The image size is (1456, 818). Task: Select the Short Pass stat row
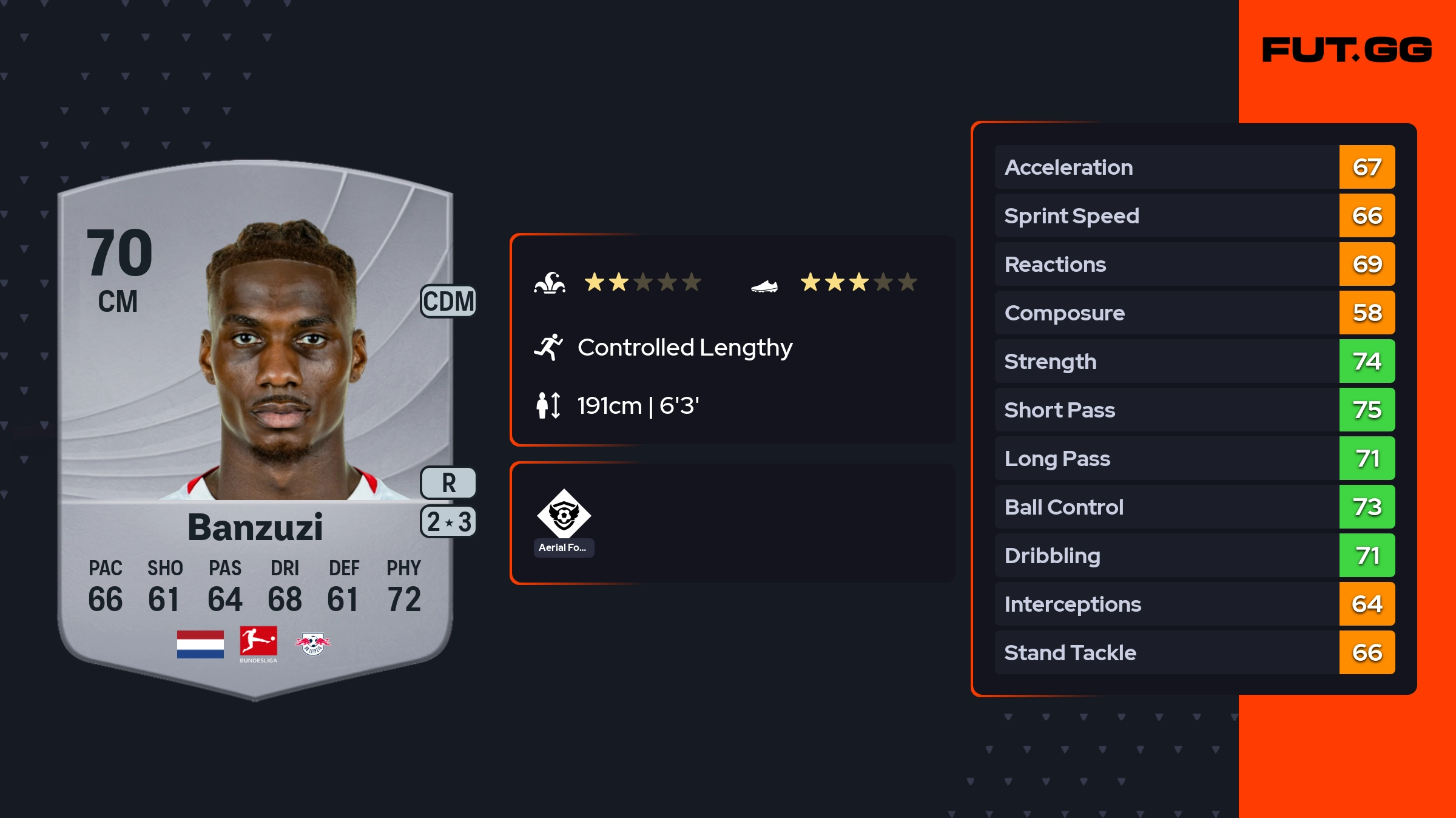1194,410
